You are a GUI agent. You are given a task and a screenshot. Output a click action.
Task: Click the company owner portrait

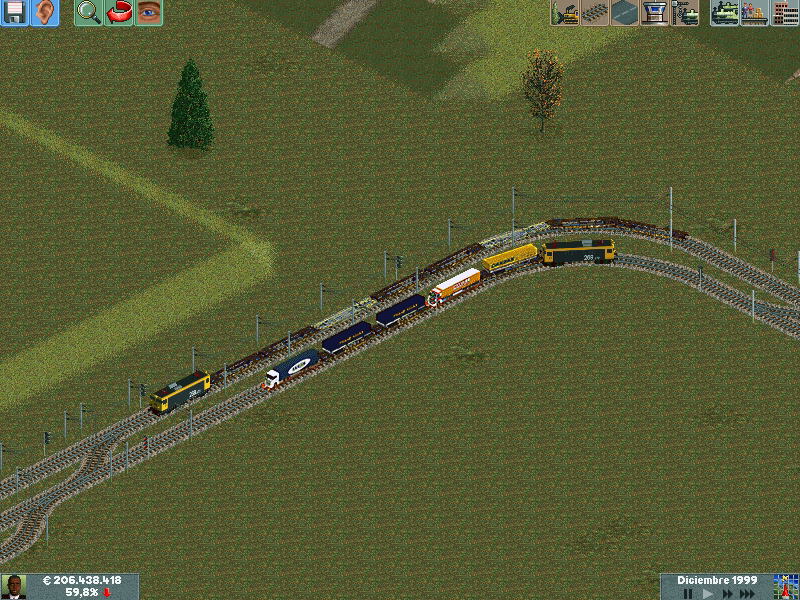pyautogui.click(x=13, y=586)
